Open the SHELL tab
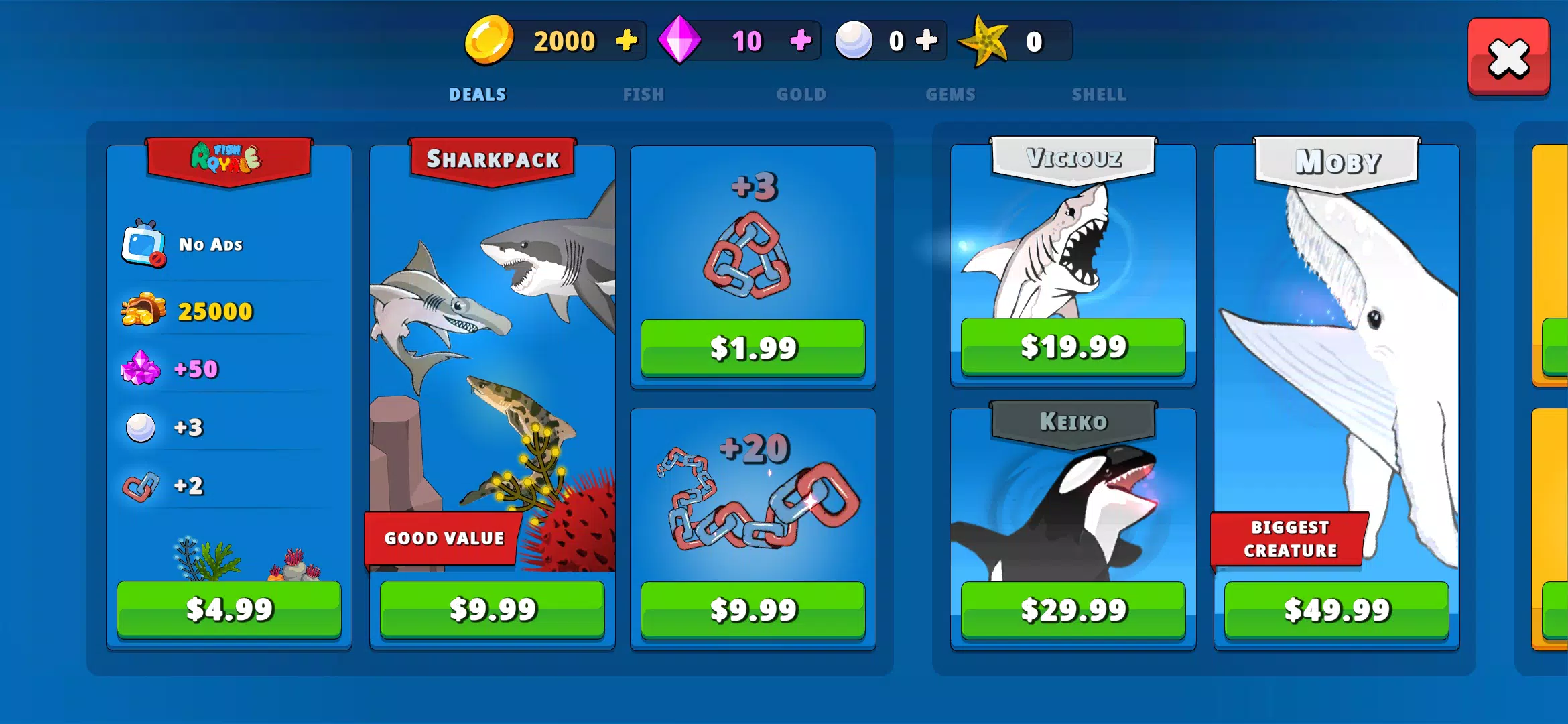1568x724 pixels. pos(1099,94)
